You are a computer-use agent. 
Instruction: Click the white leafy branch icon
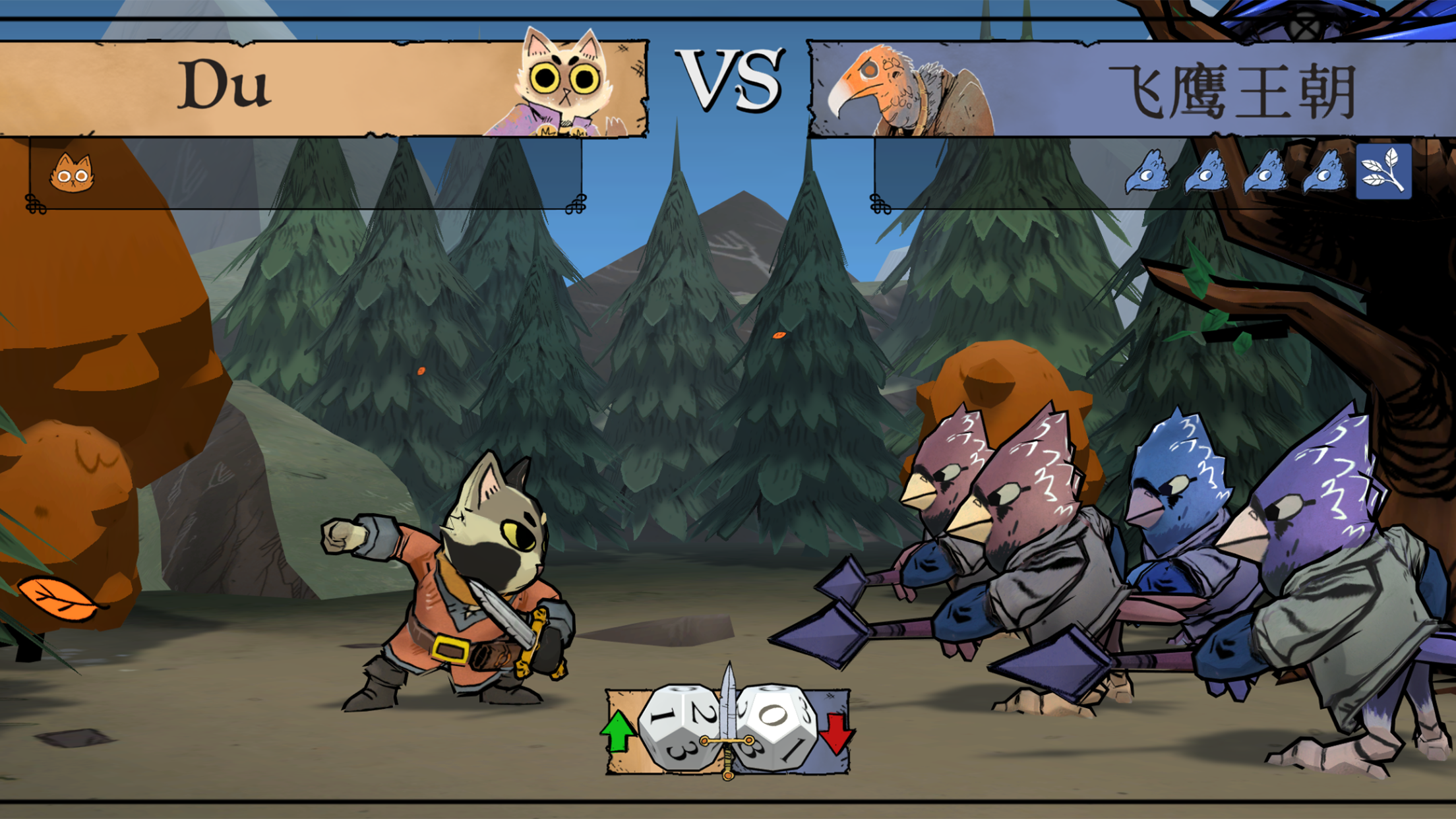pyautogui.click(x=1383, y=171)
